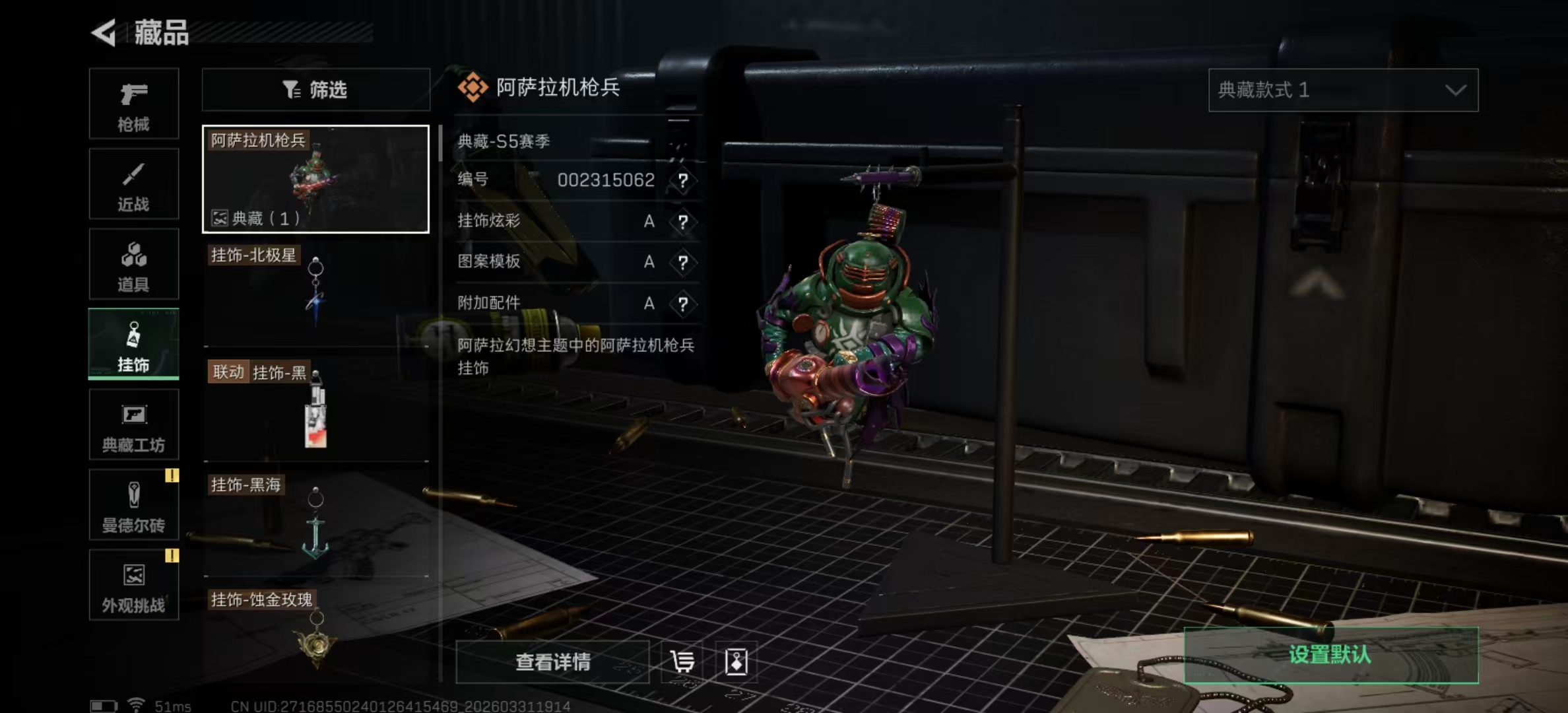Screen dimensions: 1568x713
Task: Open the 曼德尔砖 section
Action: coord(133,505)
